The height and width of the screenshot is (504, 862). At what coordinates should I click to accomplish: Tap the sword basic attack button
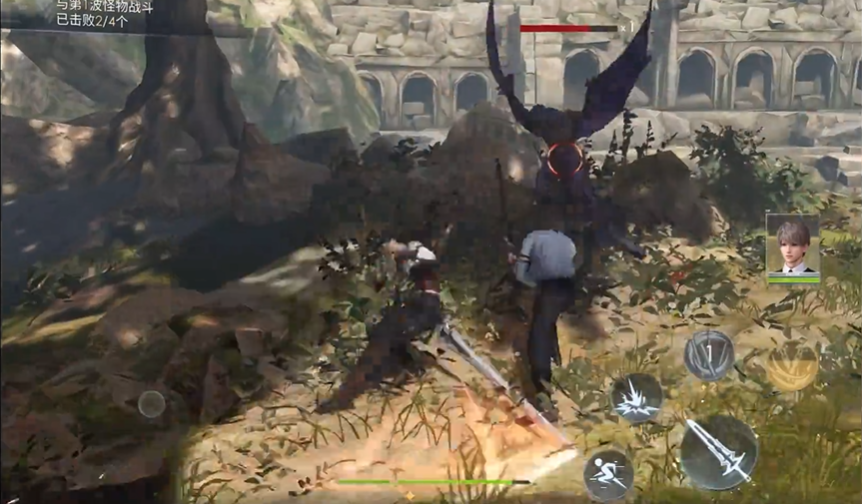pyautogui.click(x=719, y=452)
